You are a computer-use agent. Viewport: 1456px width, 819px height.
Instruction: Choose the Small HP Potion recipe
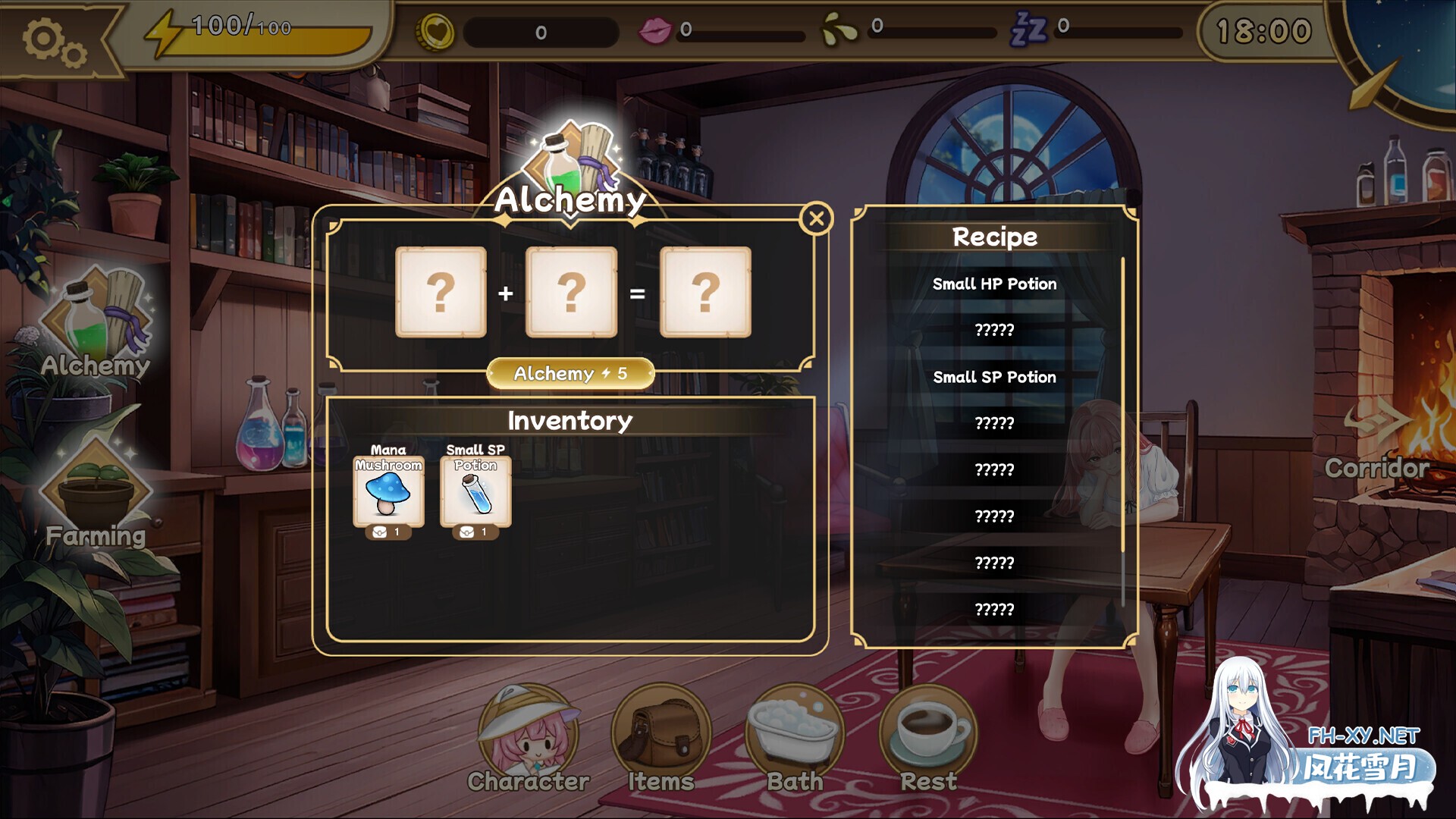click(994, 284)
